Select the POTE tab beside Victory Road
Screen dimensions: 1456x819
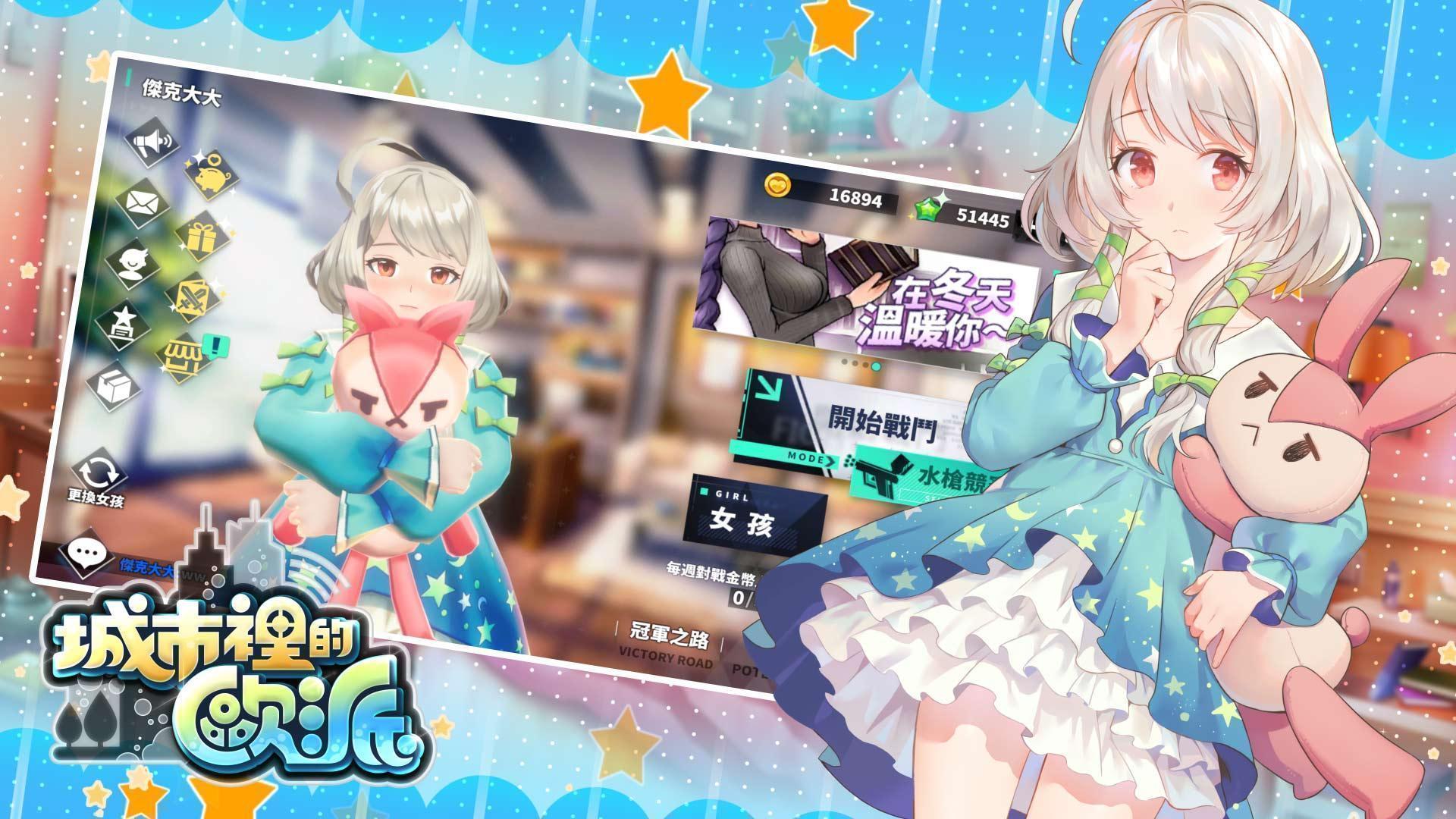point(748,668)
